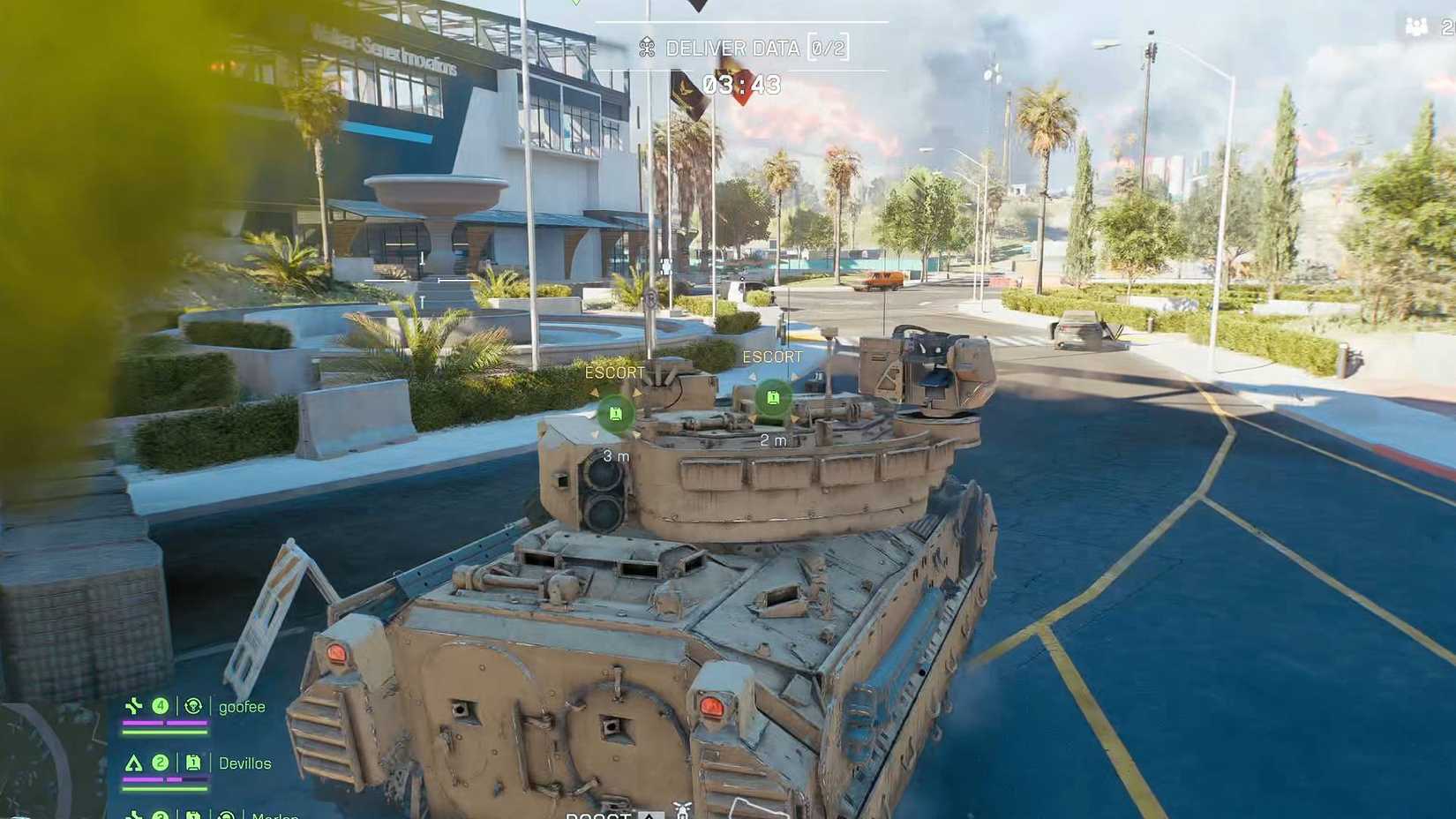Viewport: 1456px width, 819px height.
Task: Select Devillos's assault class icon
Action: (134, 763)
